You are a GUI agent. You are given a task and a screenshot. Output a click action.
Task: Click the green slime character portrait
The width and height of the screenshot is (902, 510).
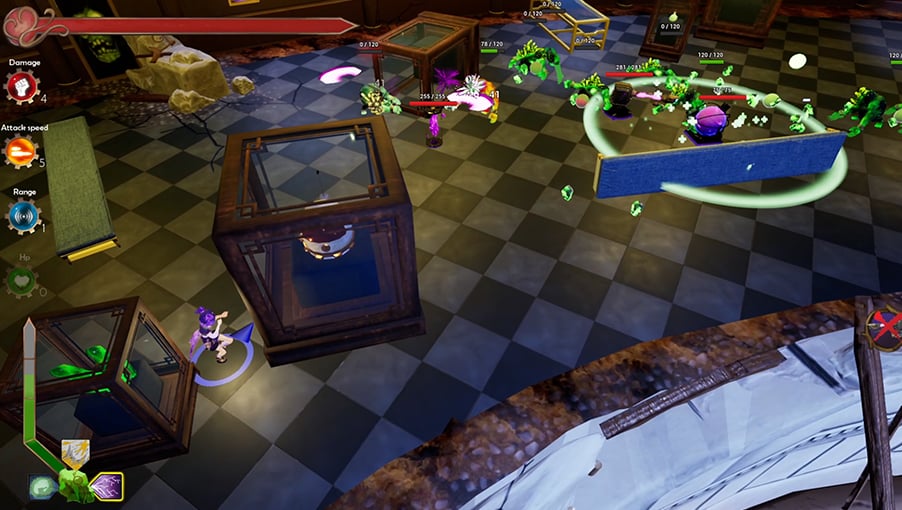pos(74,486)
